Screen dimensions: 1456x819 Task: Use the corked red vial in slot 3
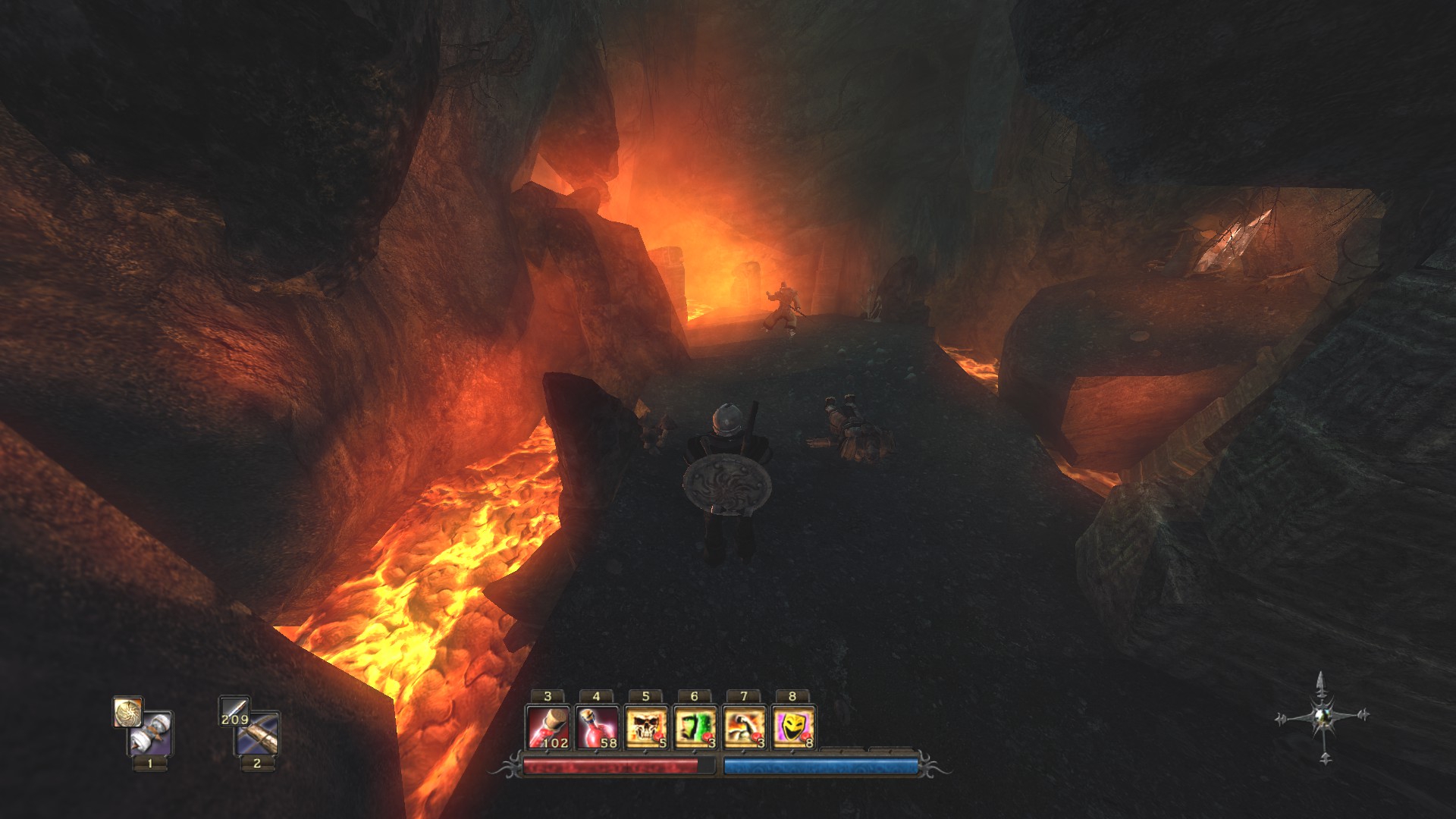(x=548, y=728)
